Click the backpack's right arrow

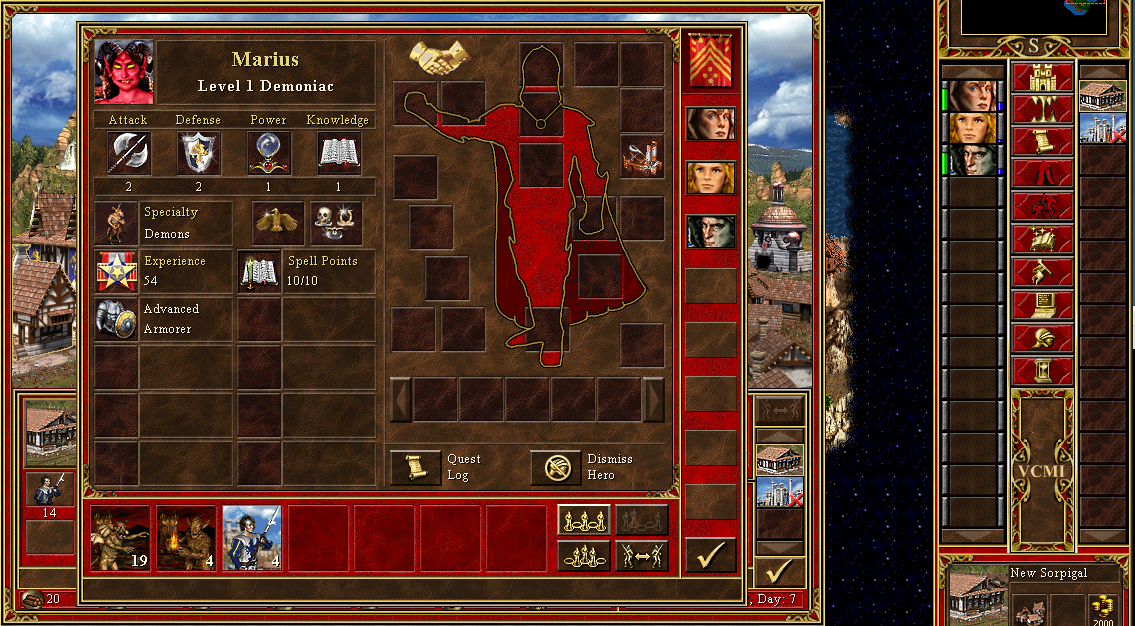click(653, 400)
